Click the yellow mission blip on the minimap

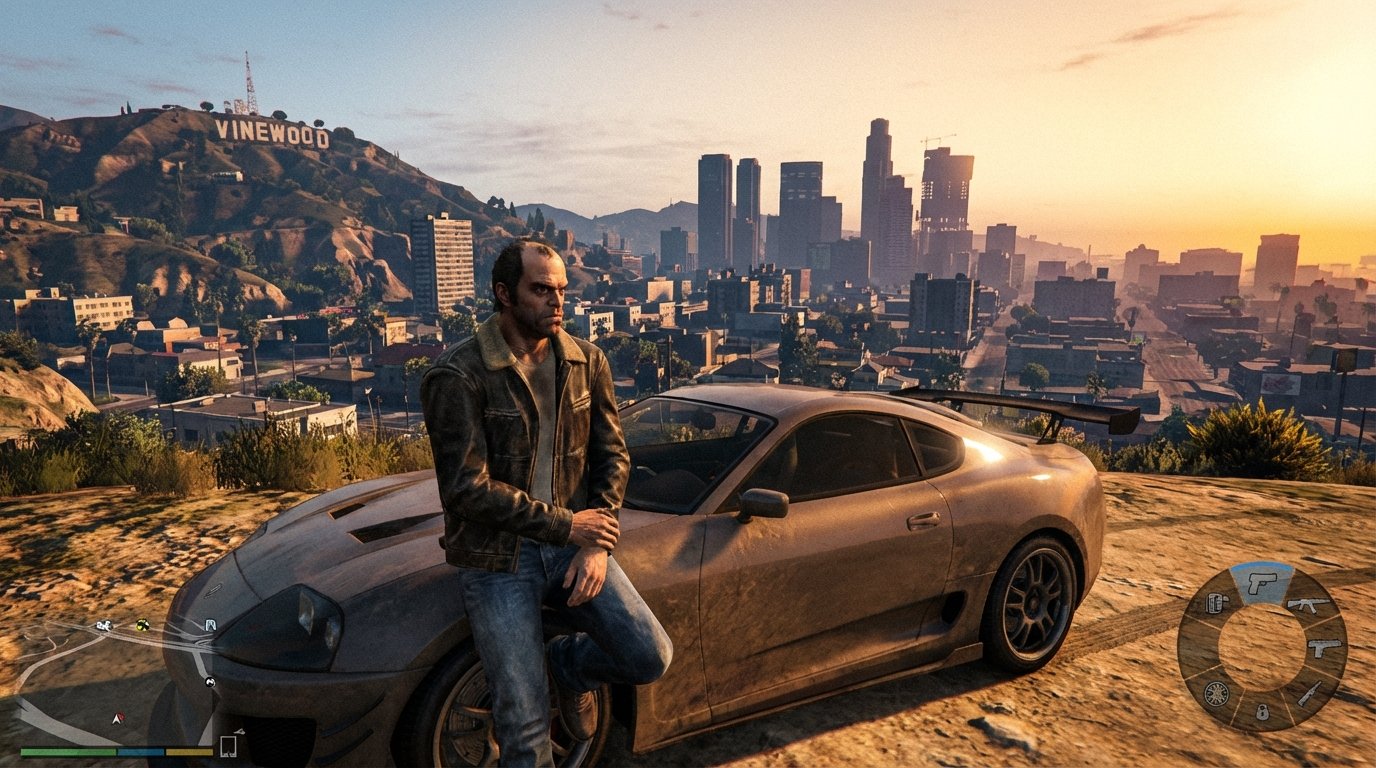click(x=141, y=626)
